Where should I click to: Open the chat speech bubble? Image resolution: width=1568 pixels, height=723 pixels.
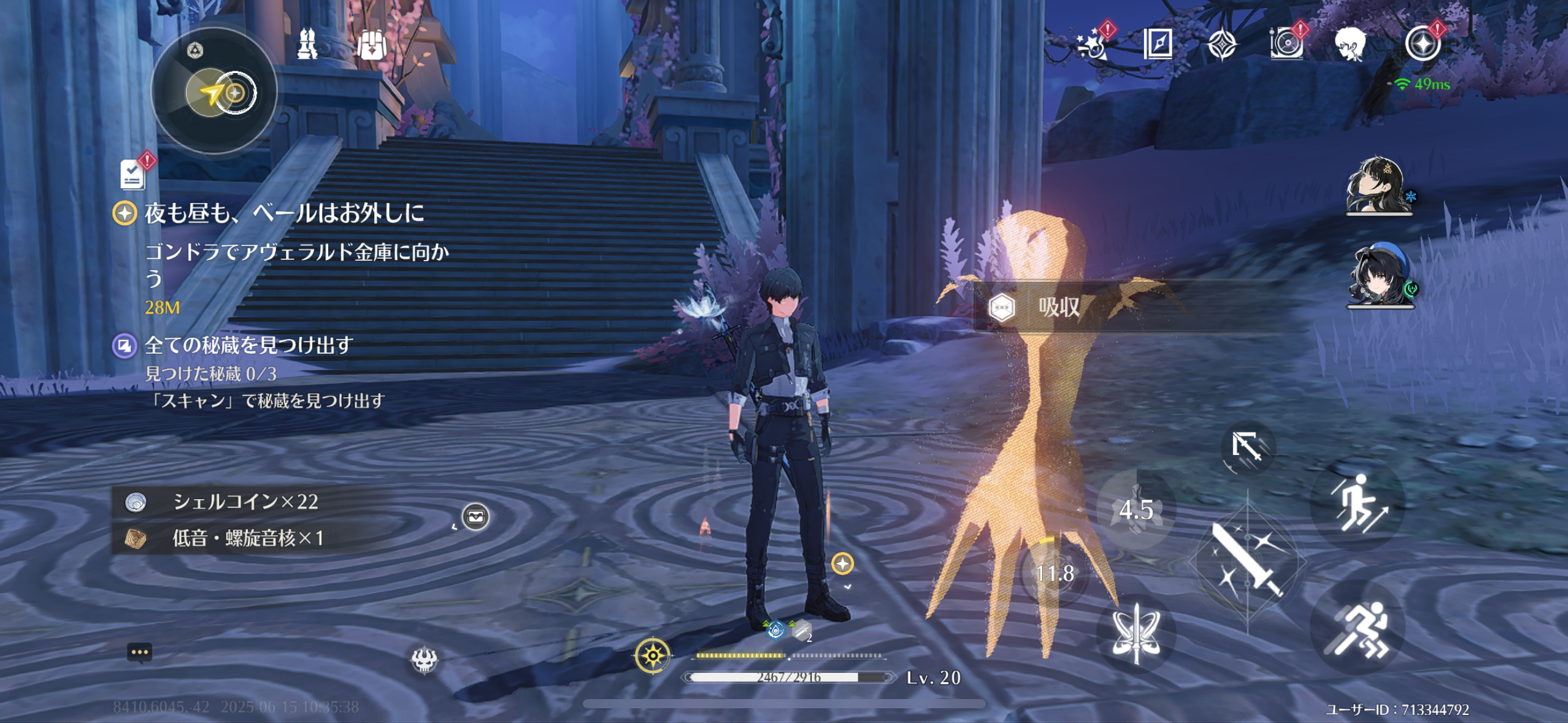139,652
